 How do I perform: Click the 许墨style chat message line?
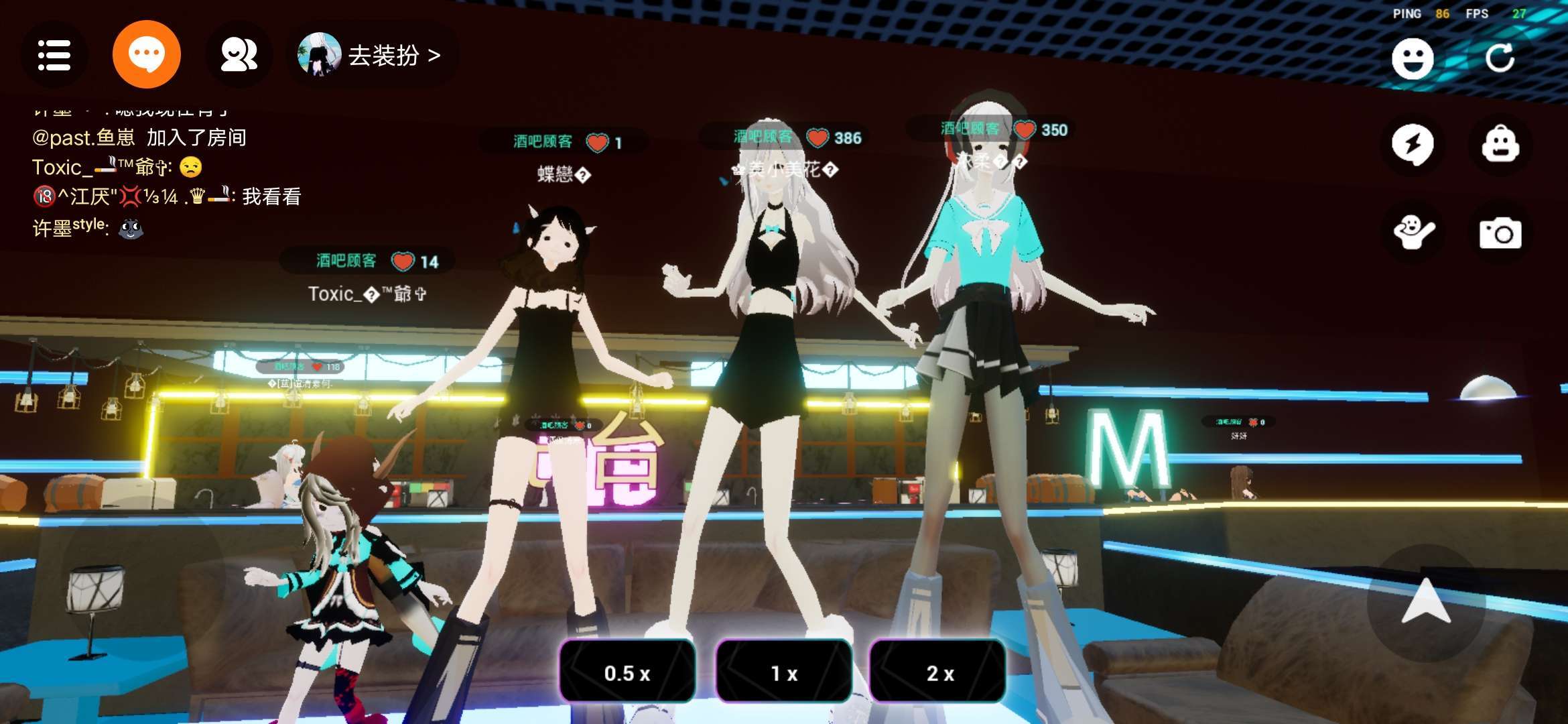(x=88, y=228)
